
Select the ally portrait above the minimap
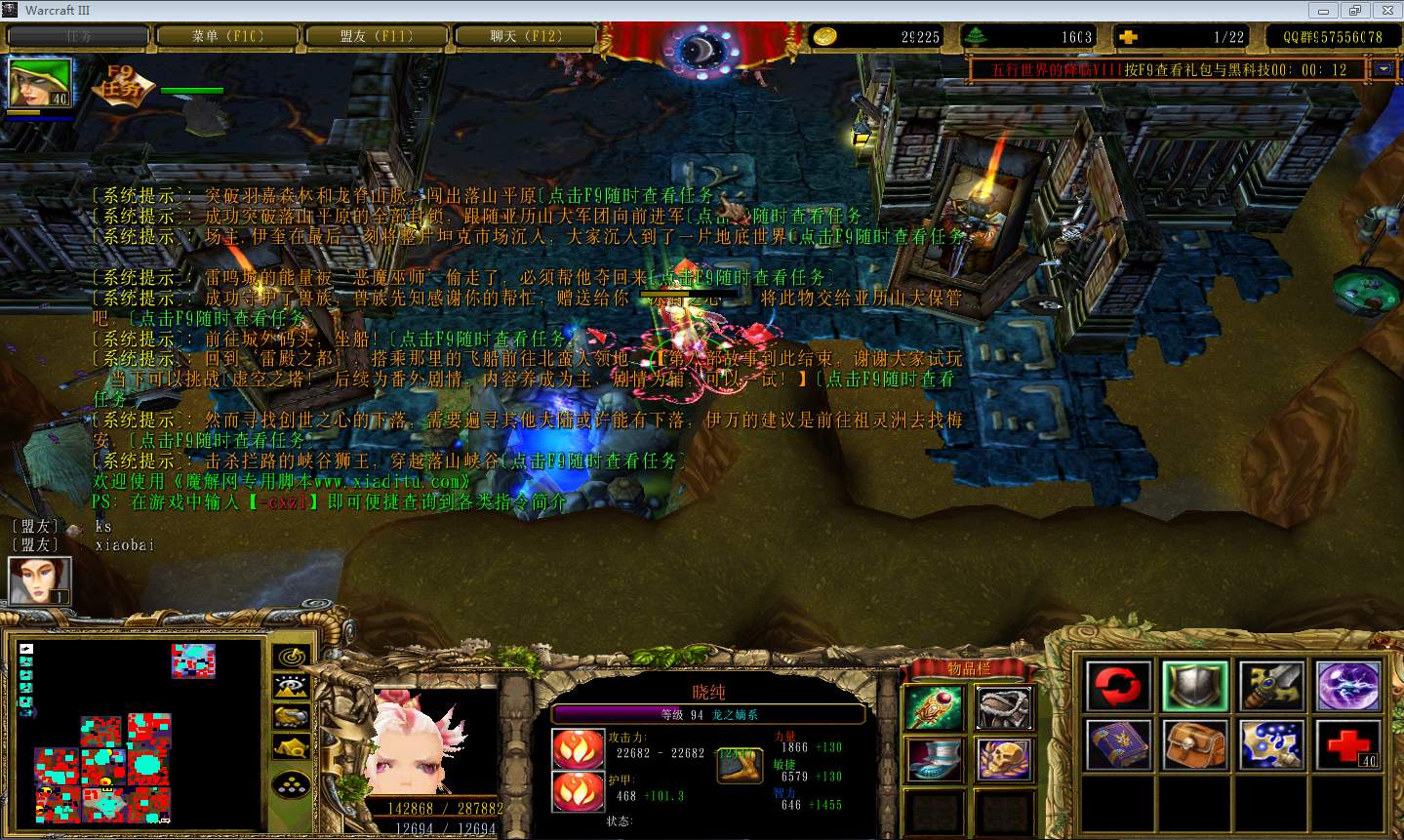coord(39,580)
